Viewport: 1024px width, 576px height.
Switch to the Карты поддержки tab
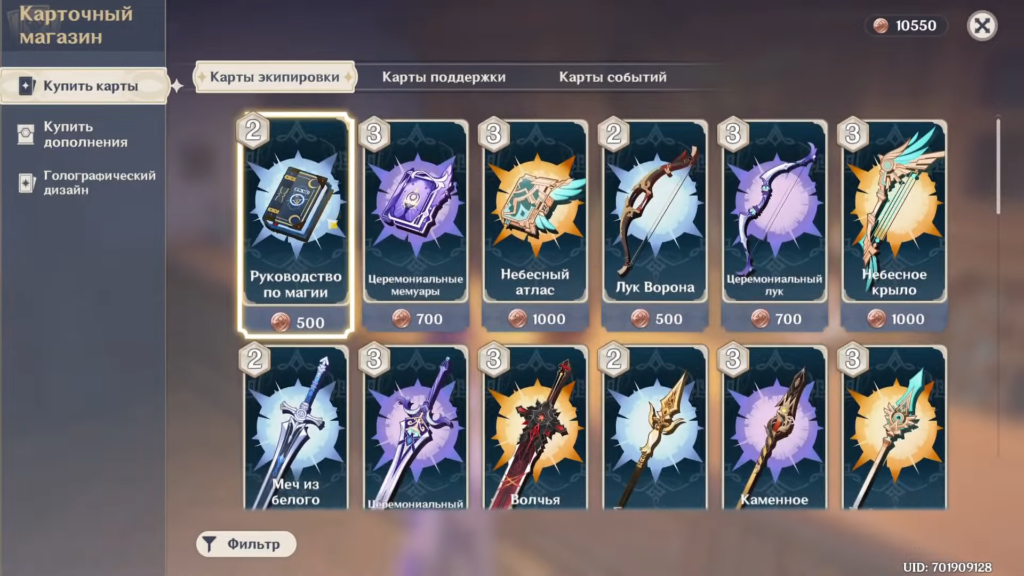point(443,77)
